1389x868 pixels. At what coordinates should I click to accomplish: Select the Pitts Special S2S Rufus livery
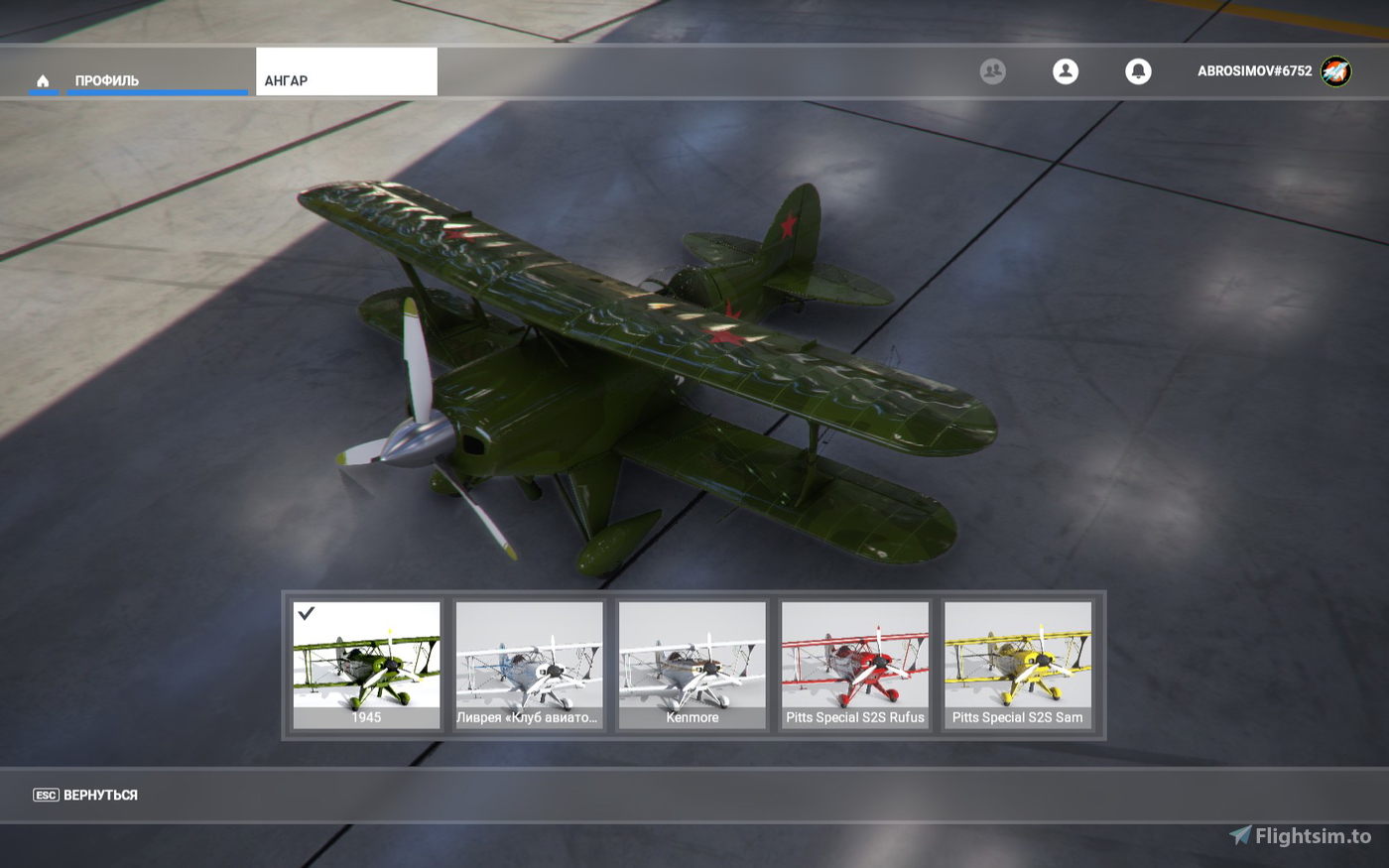855,663
